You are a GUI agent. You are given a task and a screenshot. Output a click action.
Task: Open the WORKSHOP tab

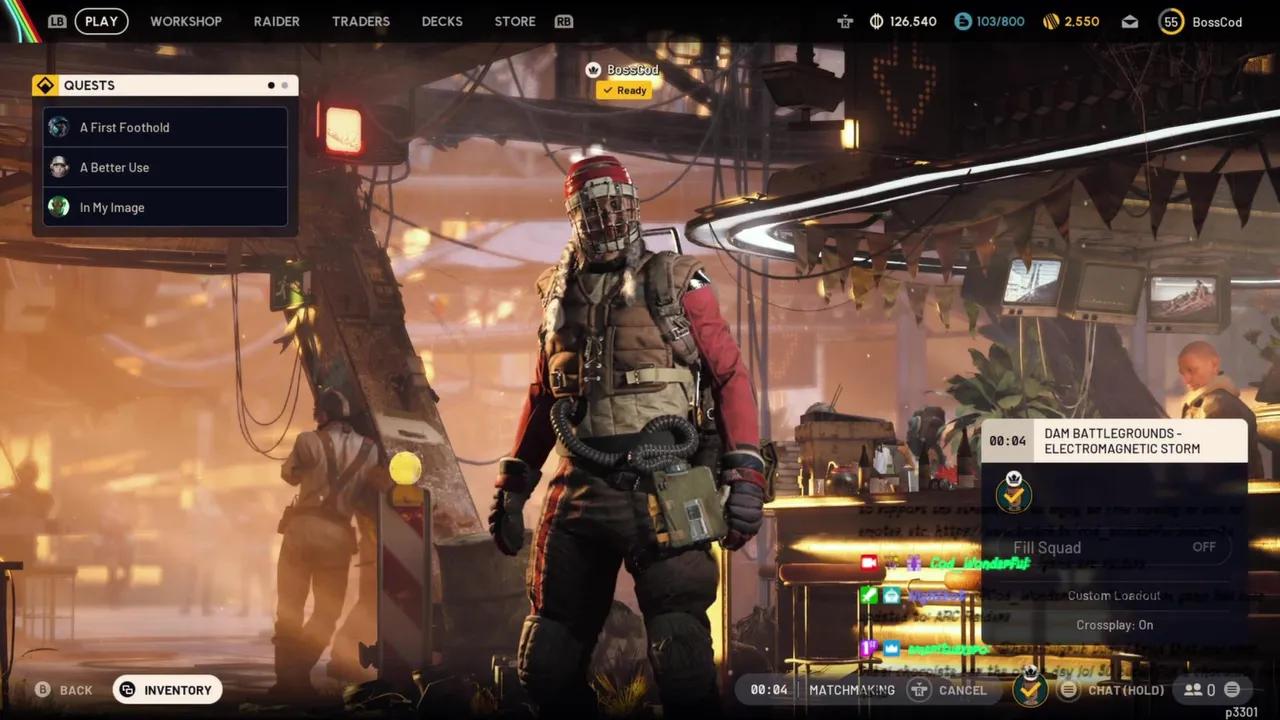[186, 20]
